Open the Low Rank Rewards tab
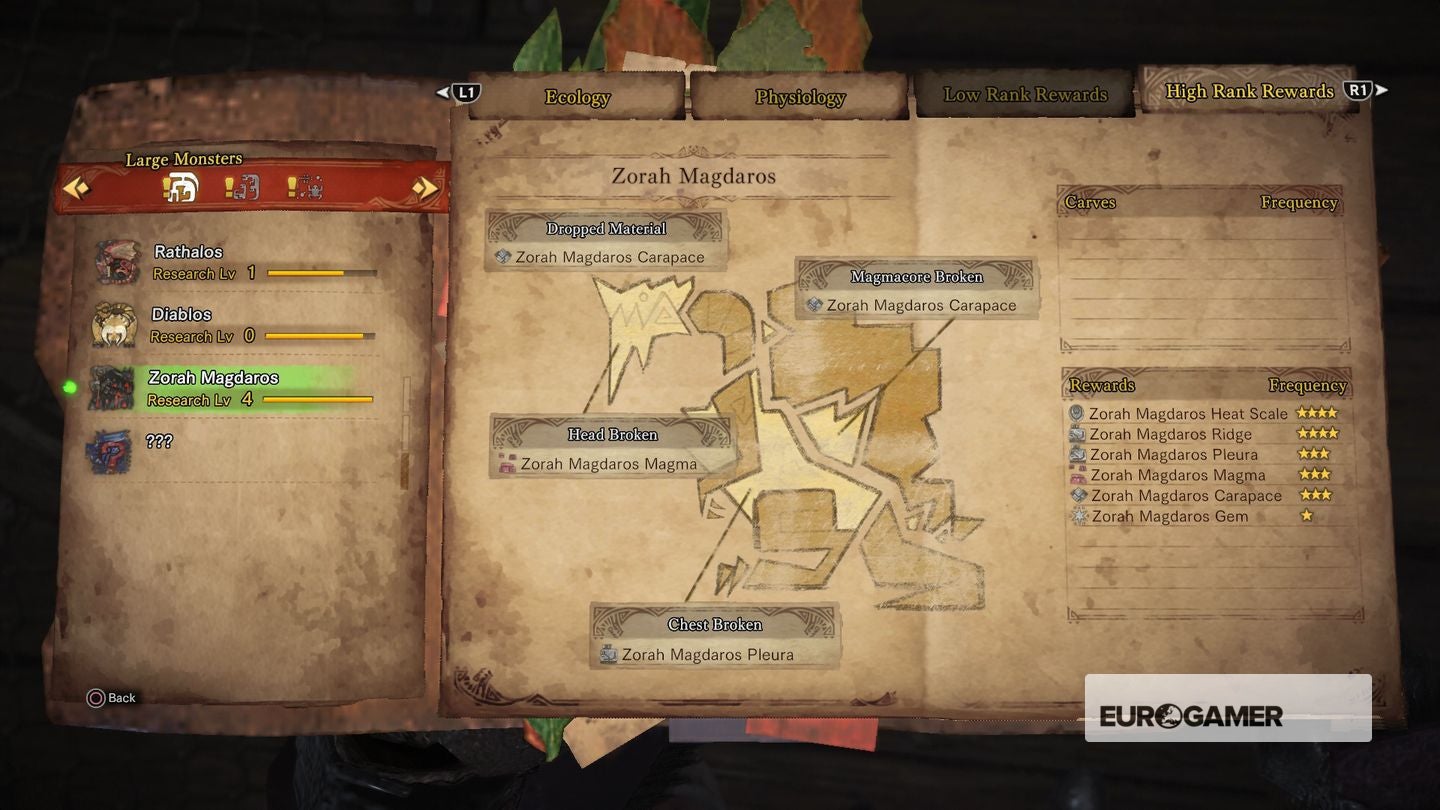1440x810 pixels. [1024, 93]
